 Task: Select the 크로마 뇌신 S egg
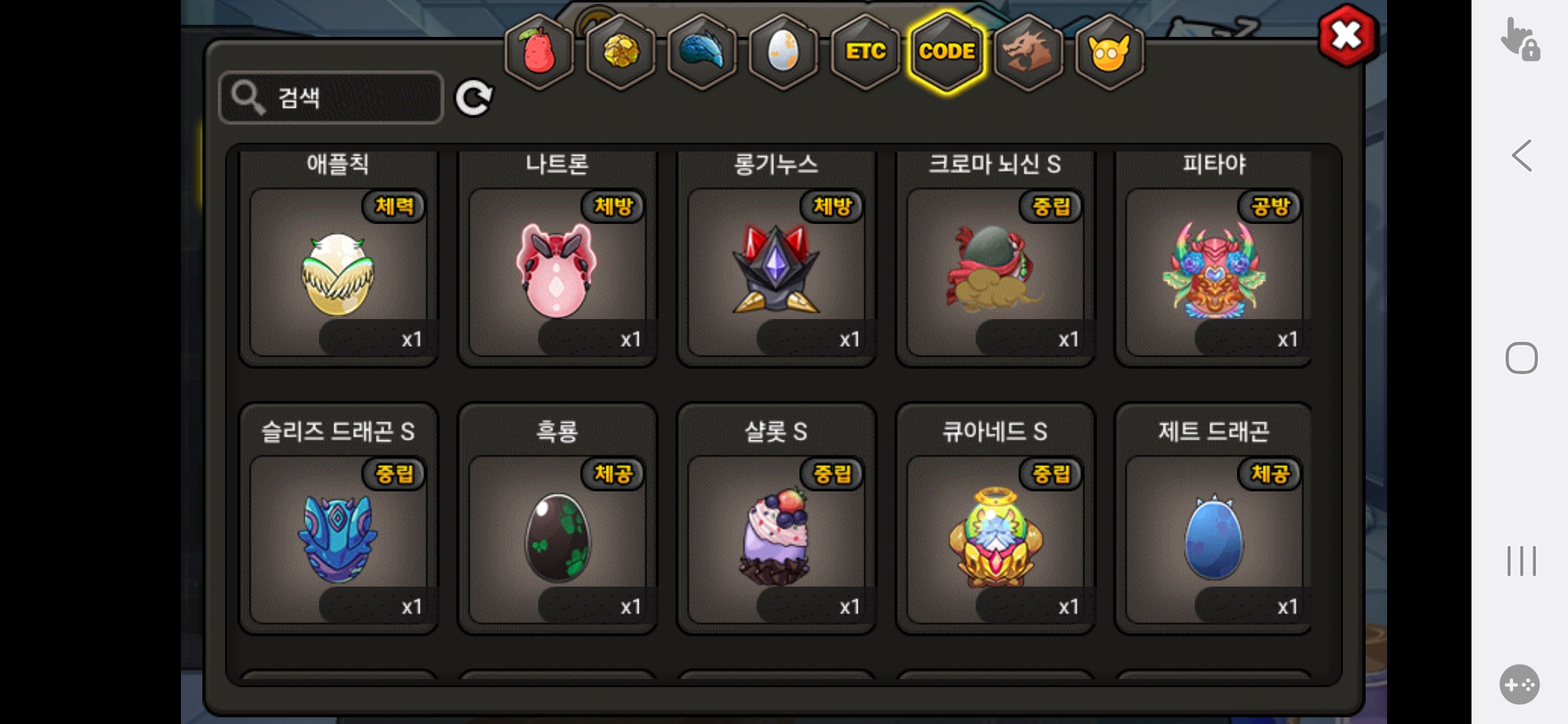[x=995, y=271]
